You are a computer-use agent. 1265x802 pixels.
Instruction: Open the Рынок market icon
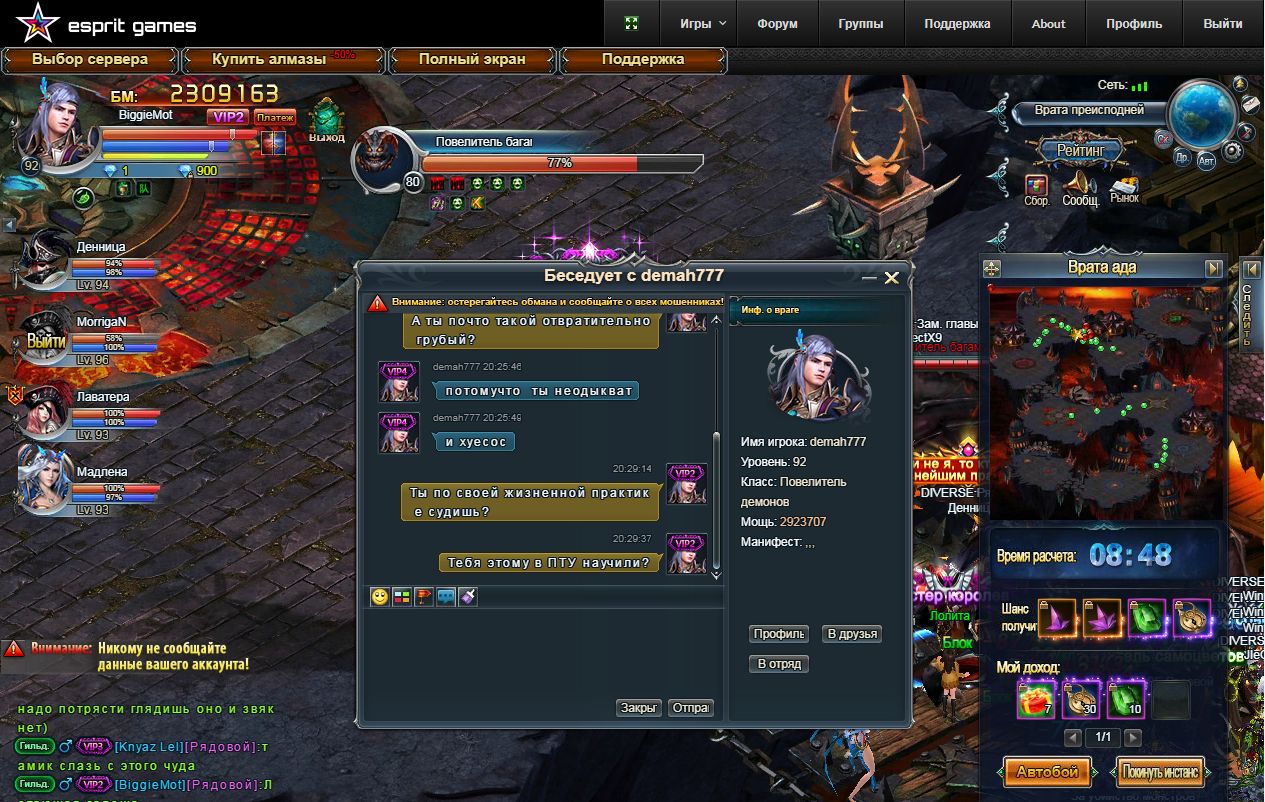(1125, 189)
